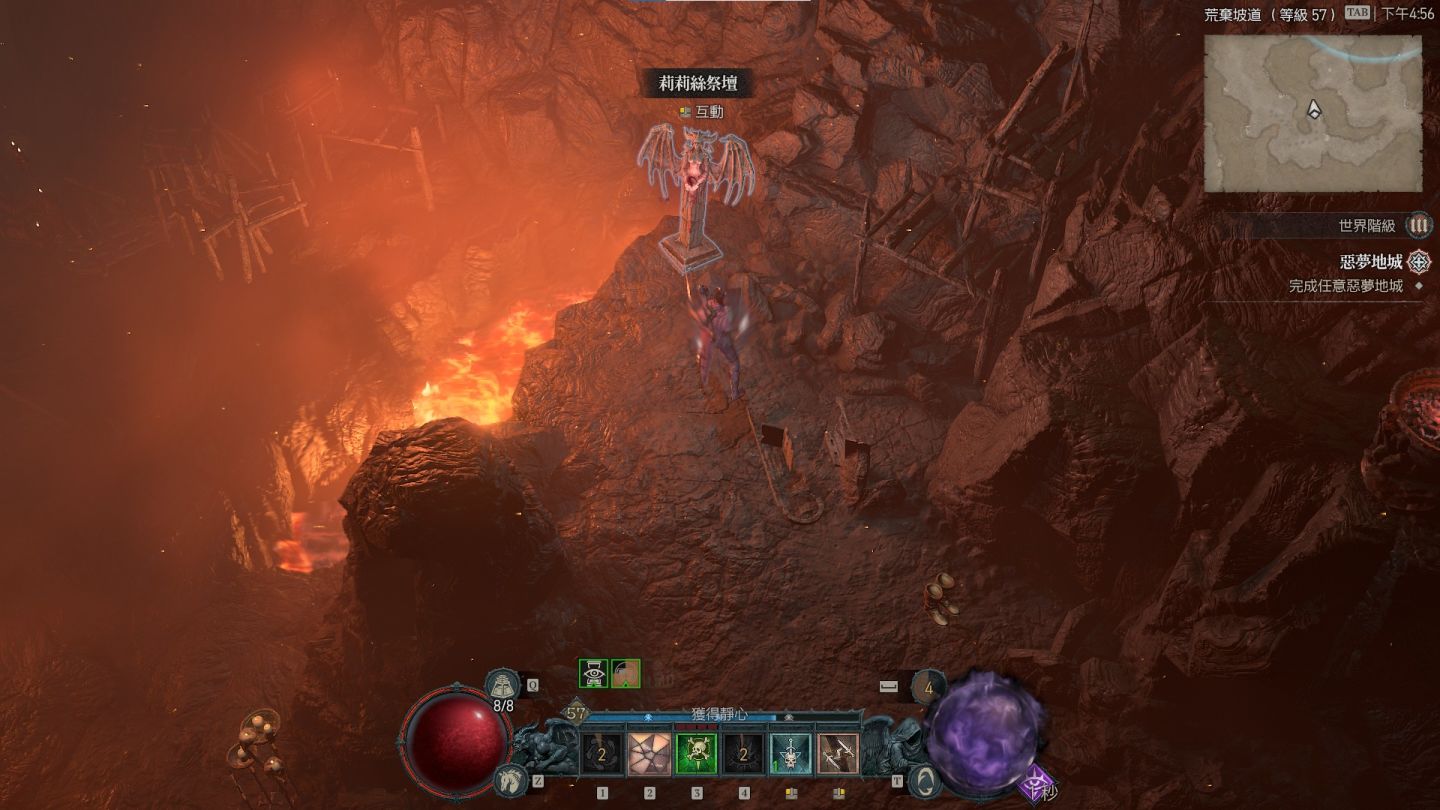
Task: Inspect the eye buff icon
Action: click(594, 673)
